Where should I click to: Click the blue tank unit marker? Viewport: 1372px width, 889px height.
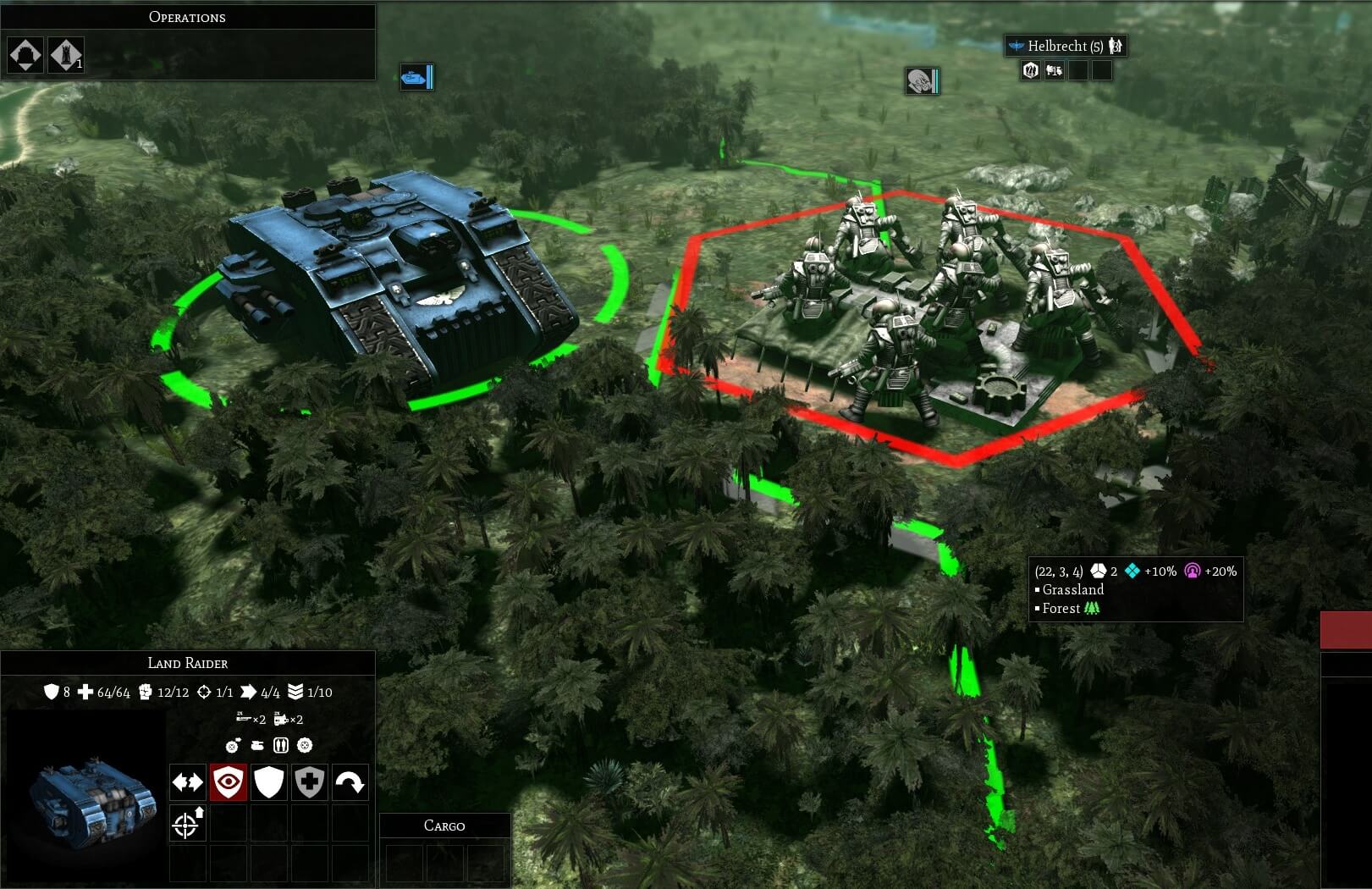(x=416, y=77)
